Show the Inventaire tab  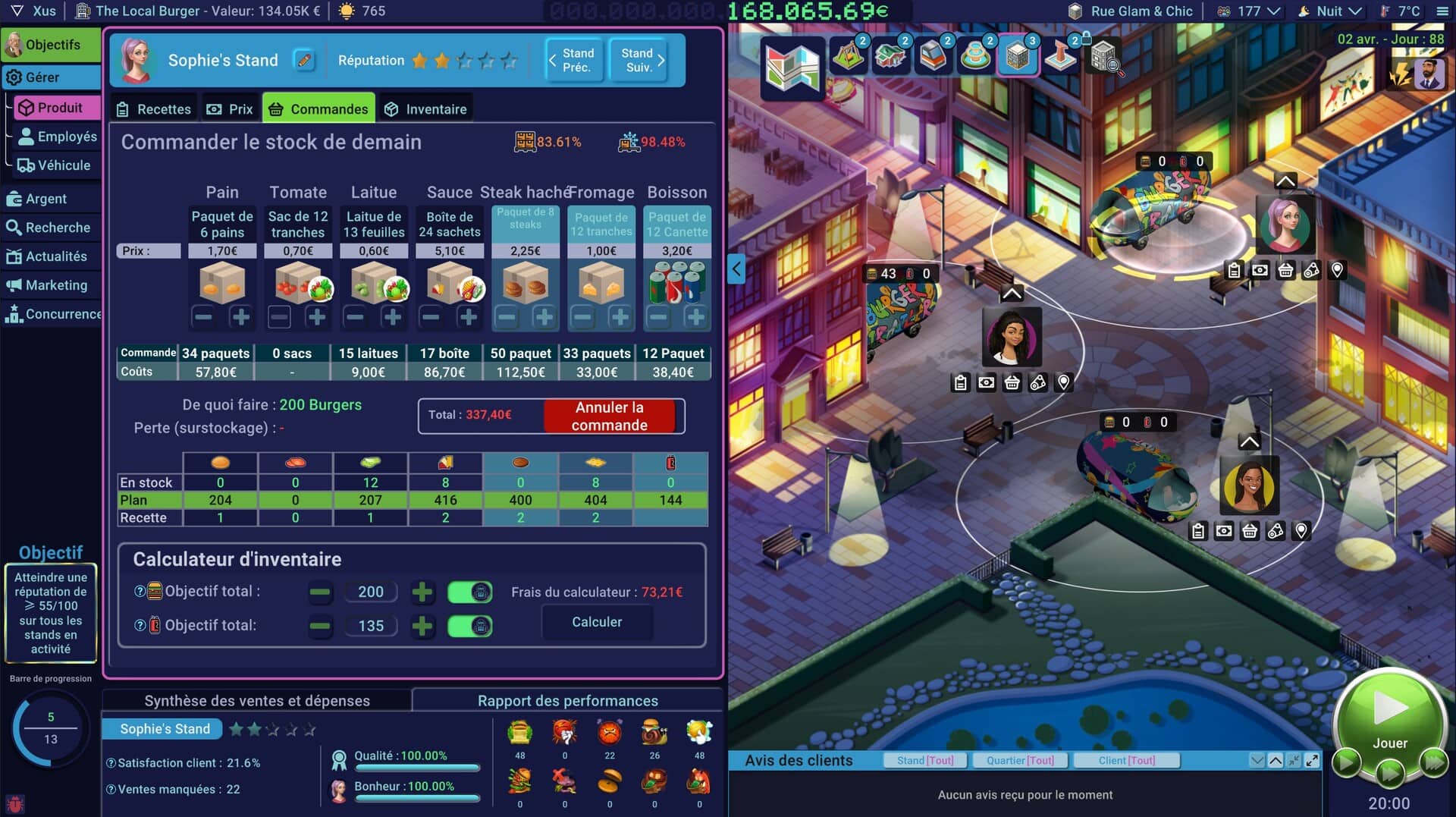coord(425,109)
